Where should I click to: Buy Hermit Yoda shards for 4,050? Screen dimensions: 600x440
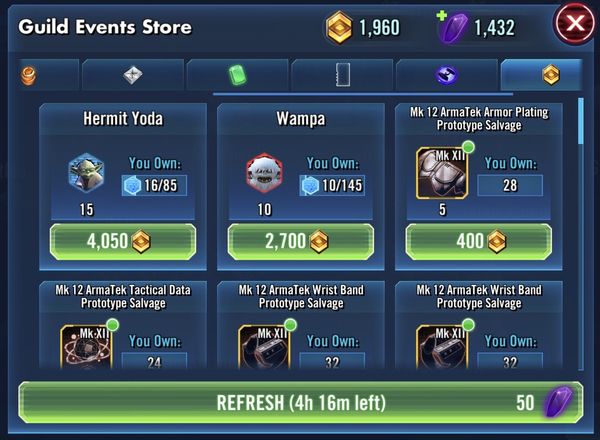coord(122,242)
